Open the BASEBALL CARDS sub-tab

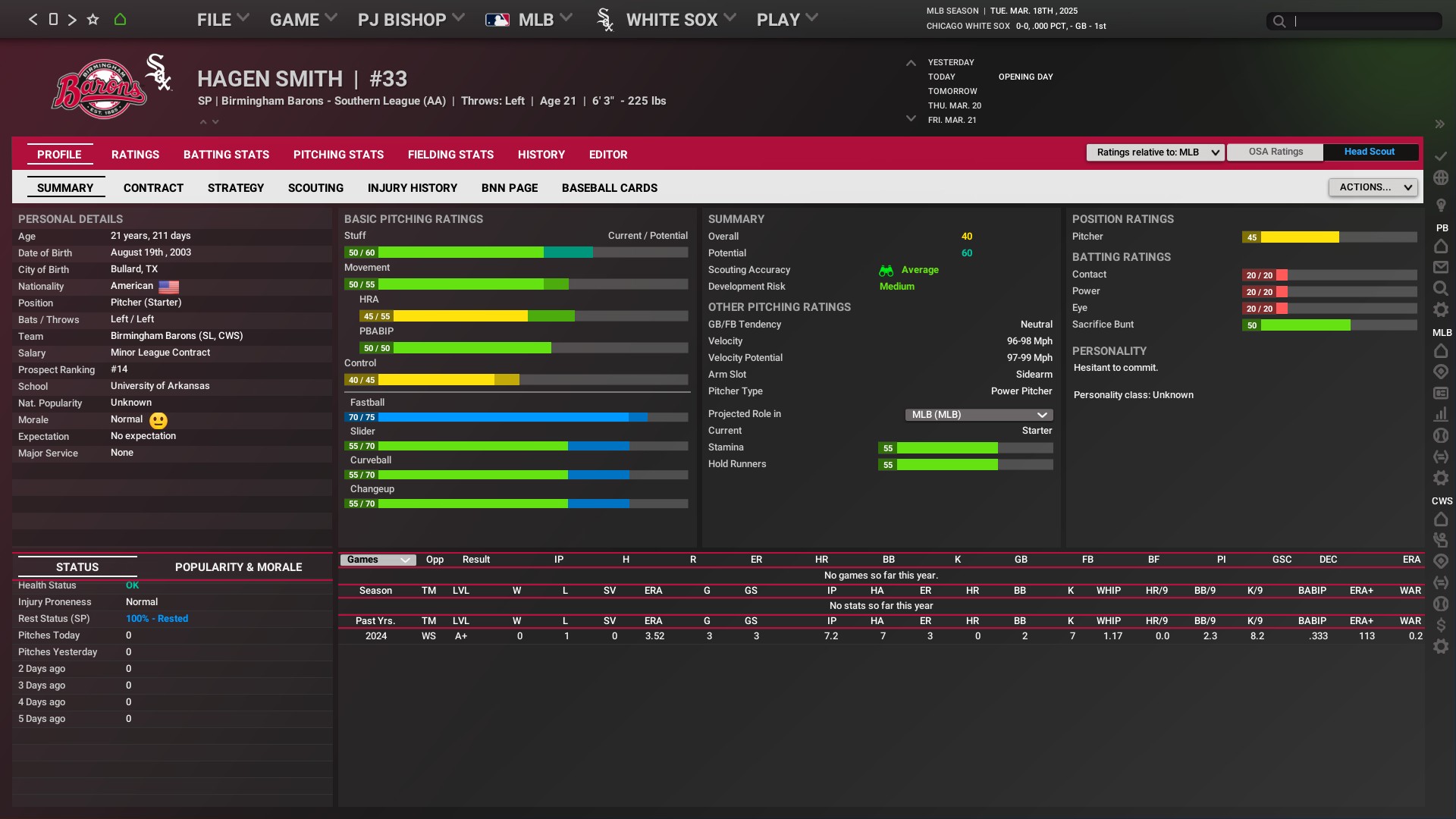pyautogui.click(x=609, y=188)
